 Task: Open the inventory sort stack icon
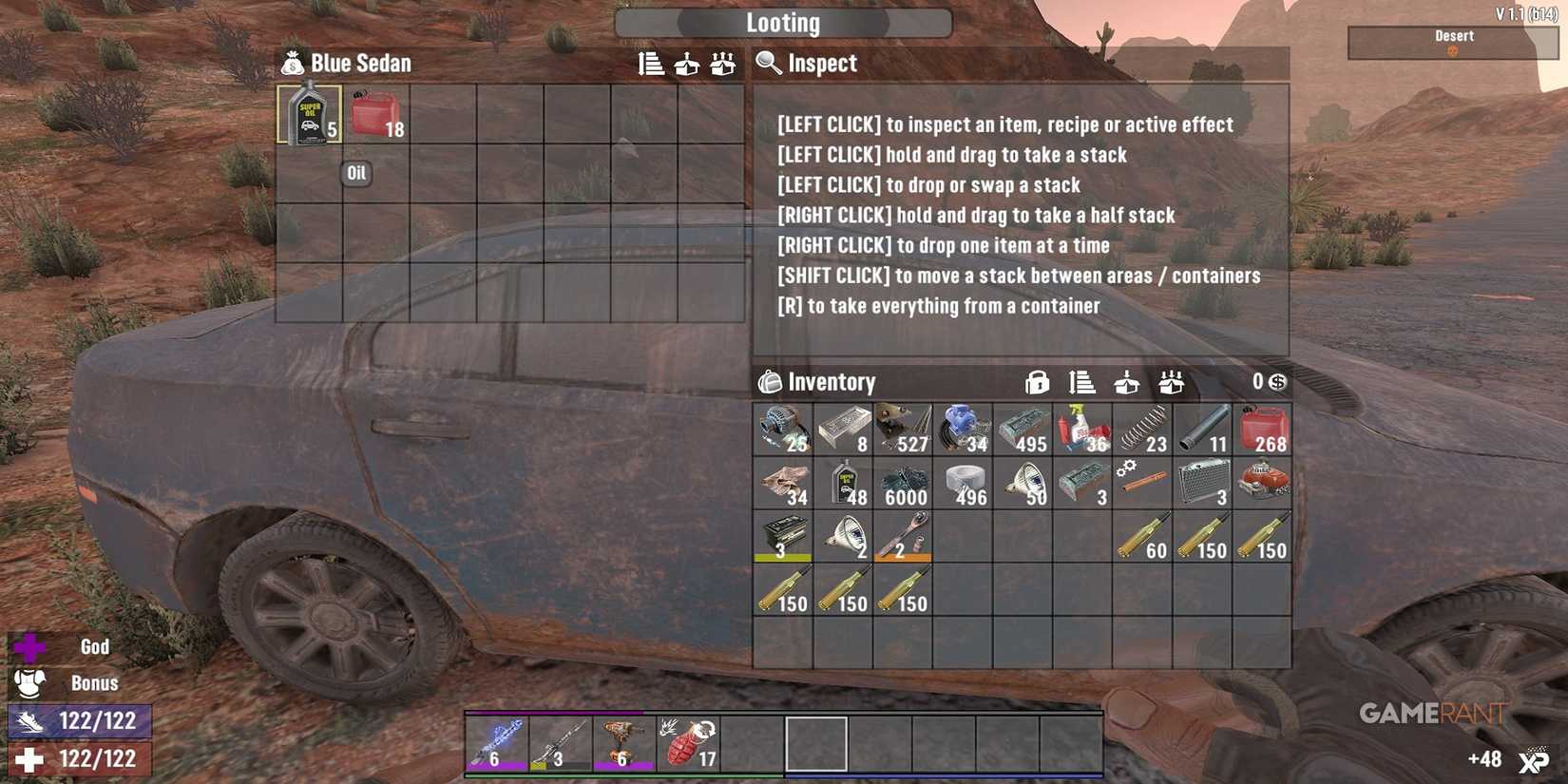tap(1080, 382)
